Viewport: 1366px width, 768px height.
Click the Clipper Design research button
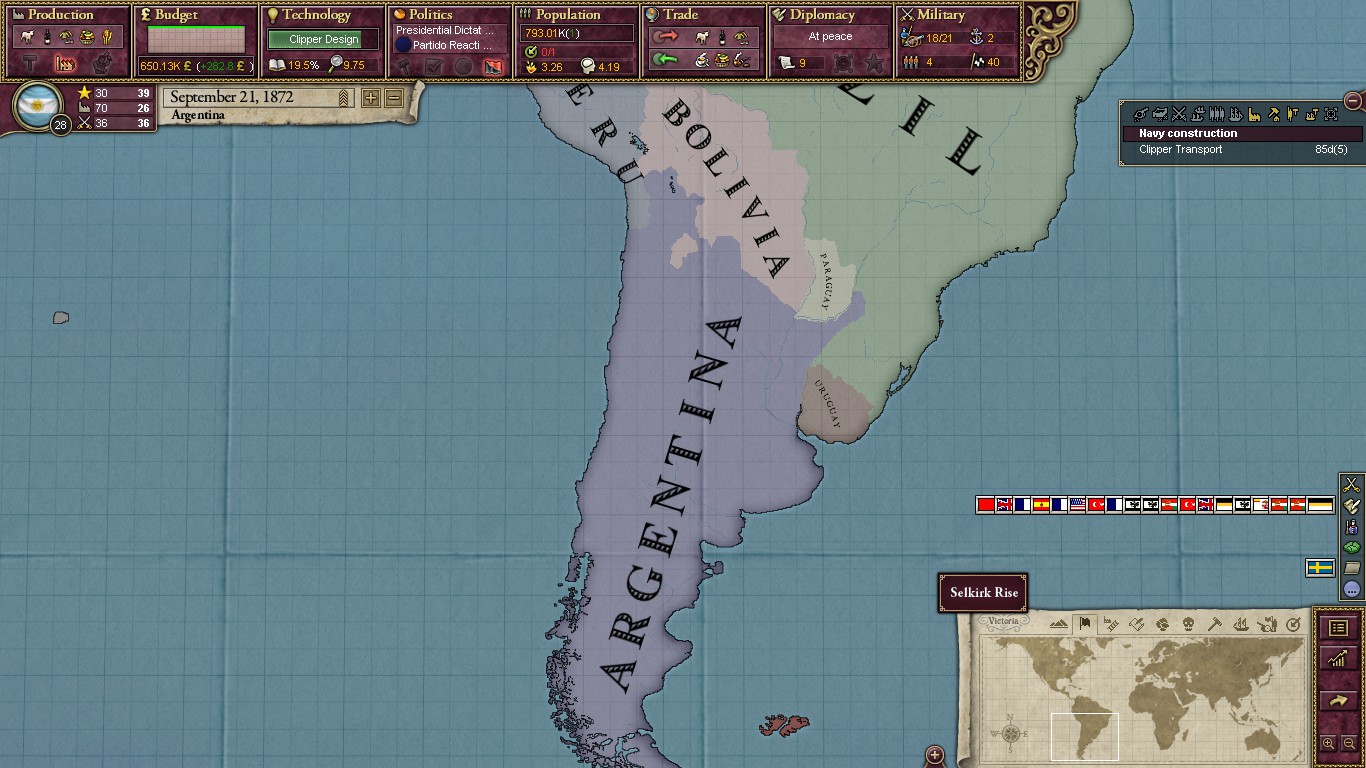tap(321, 38)
